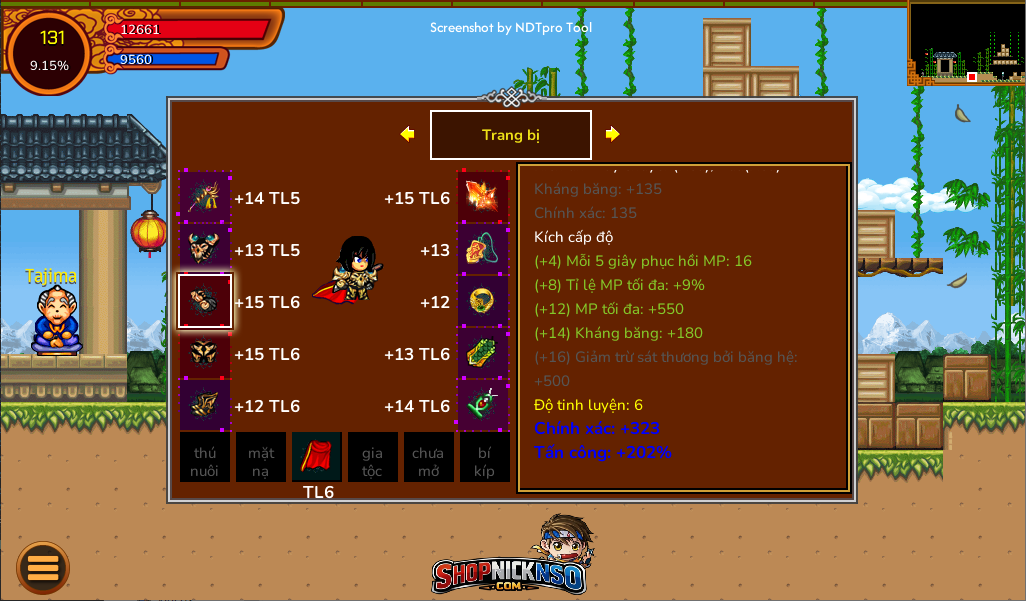This screenshot has height=601, width=1026.
Task: Open the bí kíp secret manual slot
Action: click(485, 458)
